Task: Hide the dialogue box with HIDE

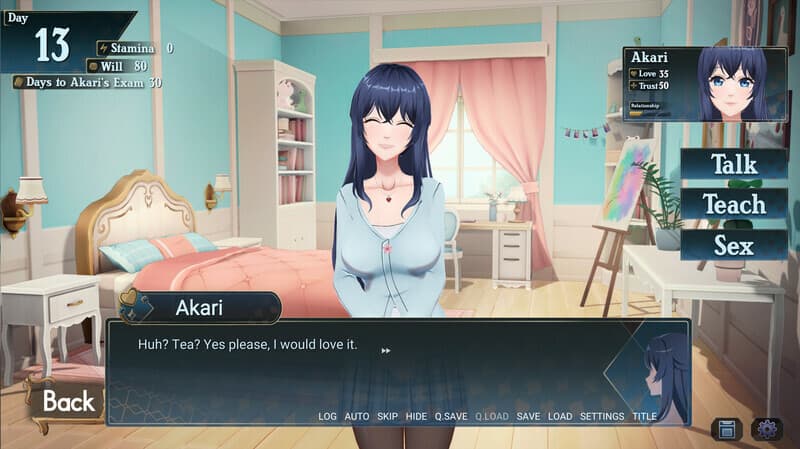Action: coord(416,416)
